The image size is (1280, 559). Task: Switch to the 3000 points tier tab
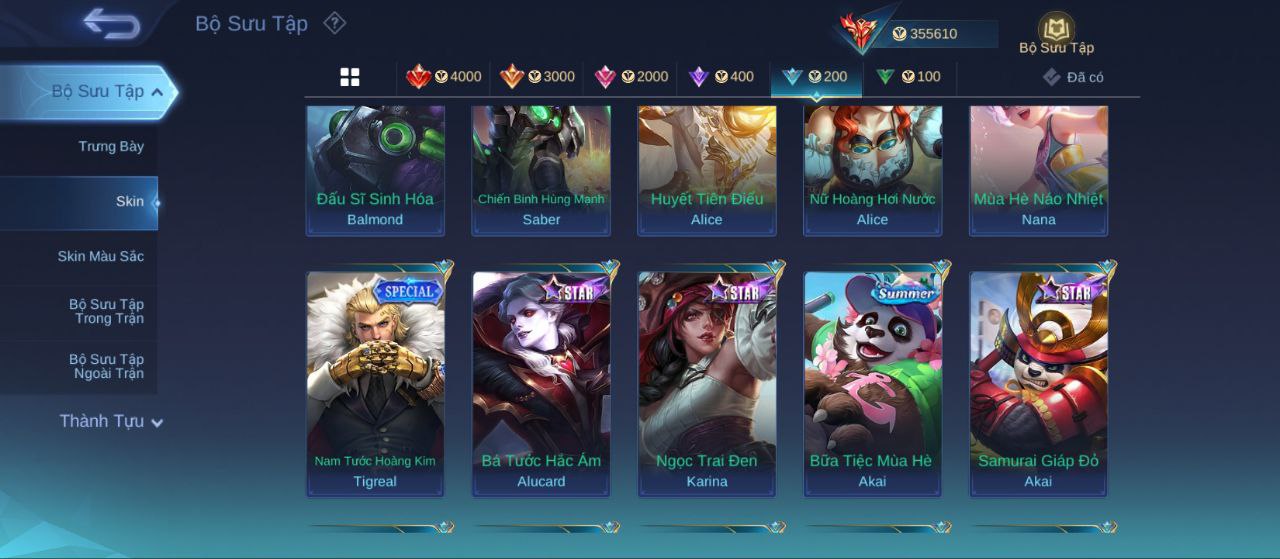538,77
